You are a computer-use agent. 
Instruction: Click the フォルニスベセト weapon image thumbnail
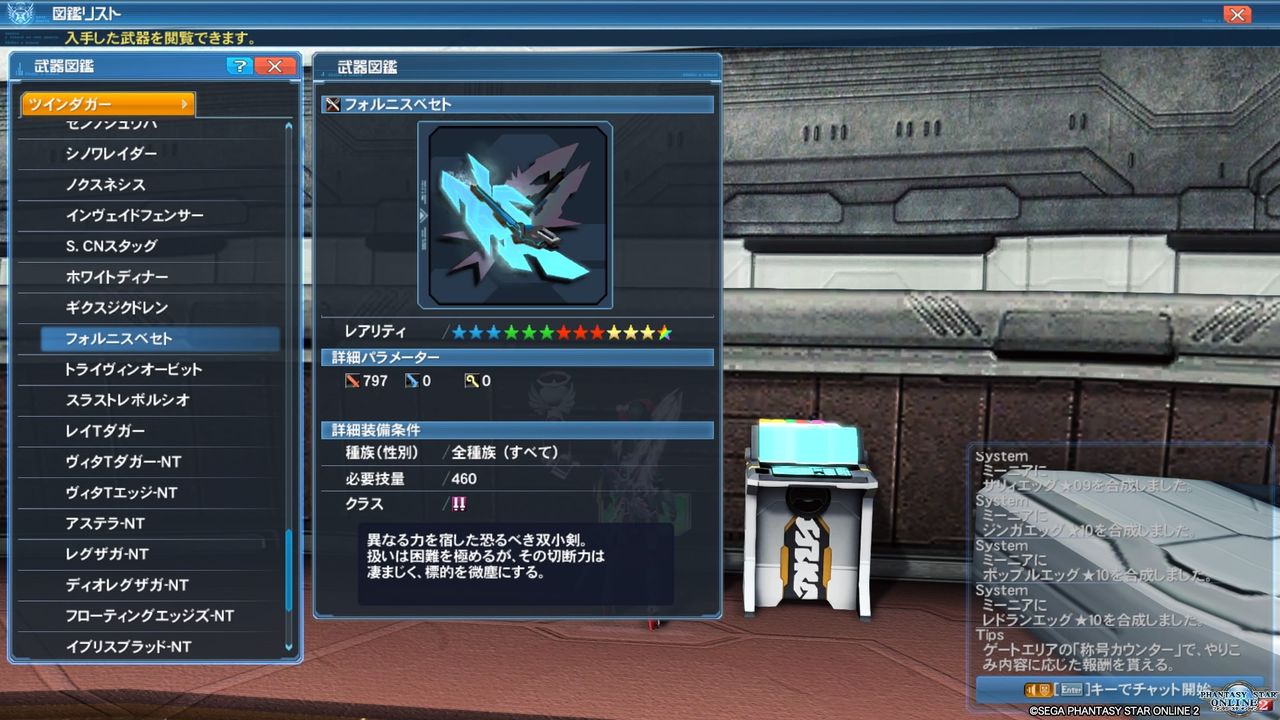(516, 213)
